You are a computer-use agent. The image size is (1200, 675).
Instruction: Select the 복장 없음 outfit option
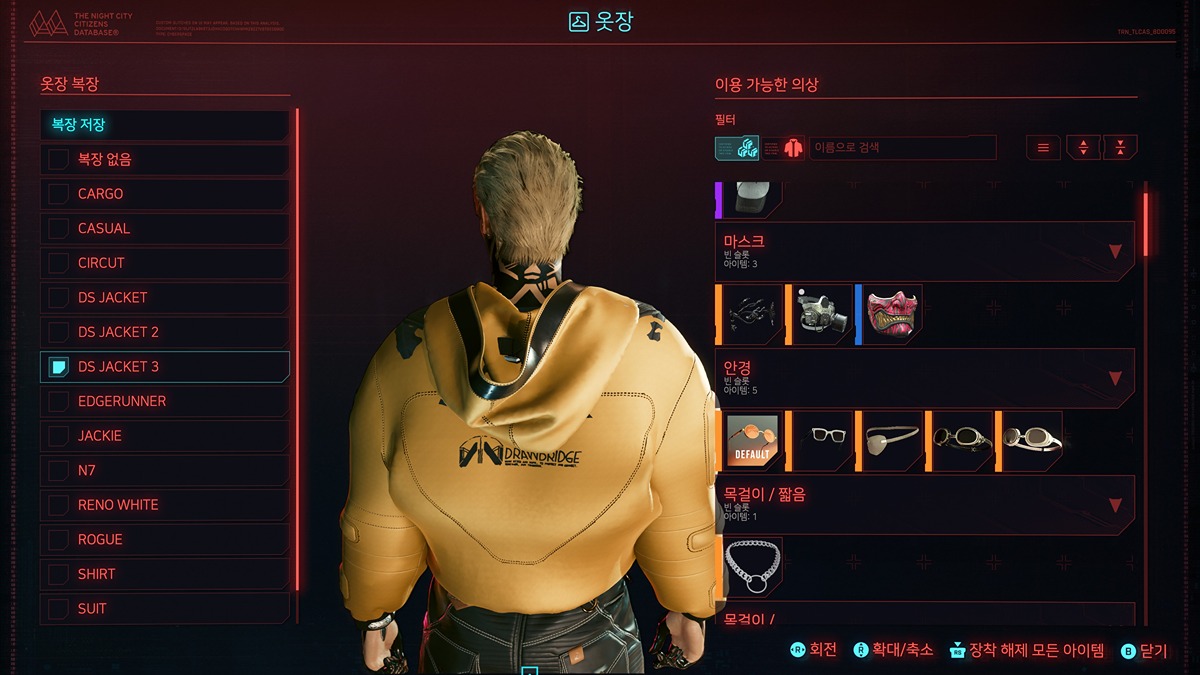[x=165, y=160]
